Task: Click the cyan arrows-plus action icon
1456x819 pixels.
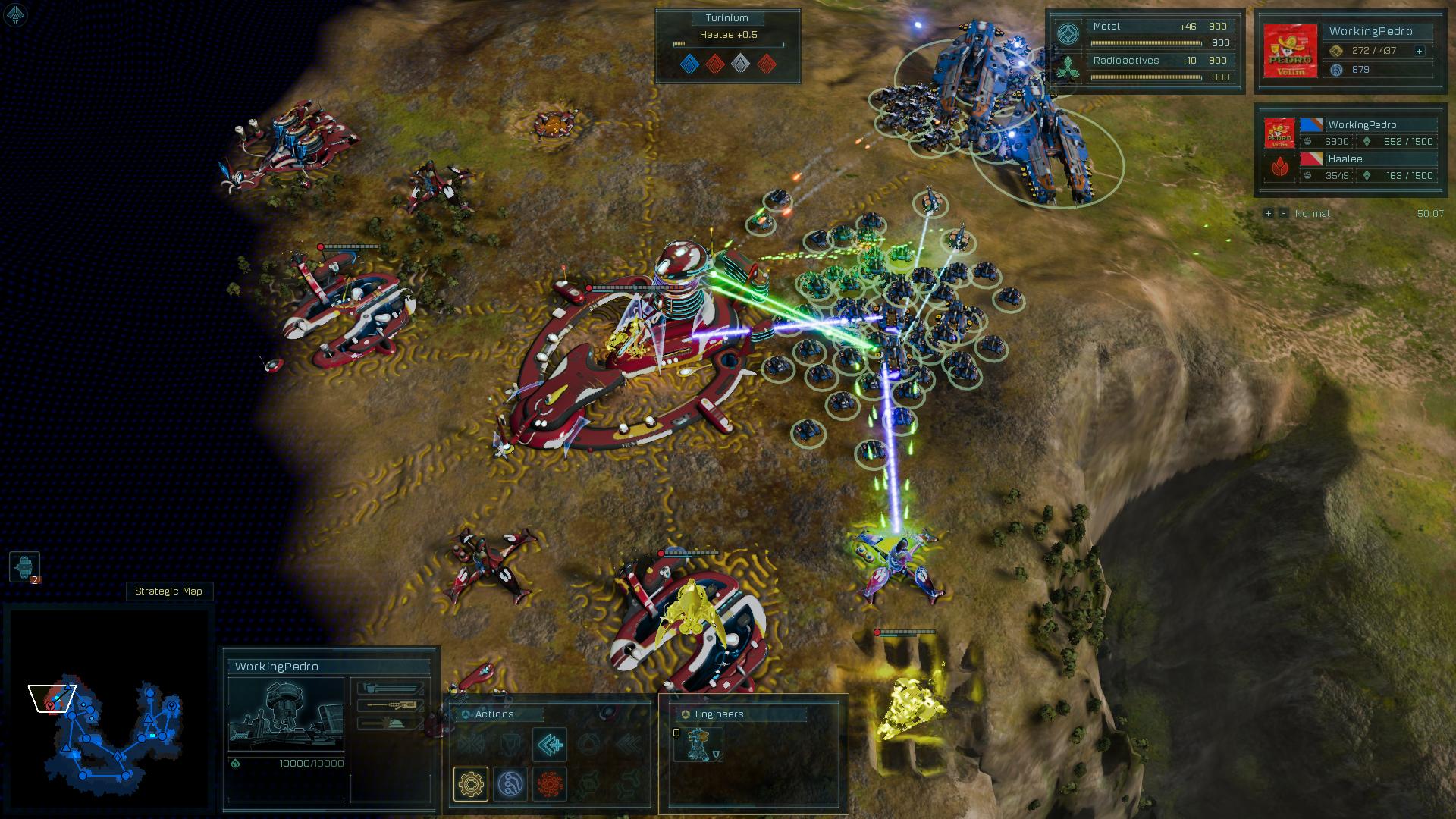Action: click(x=549, y=745)
